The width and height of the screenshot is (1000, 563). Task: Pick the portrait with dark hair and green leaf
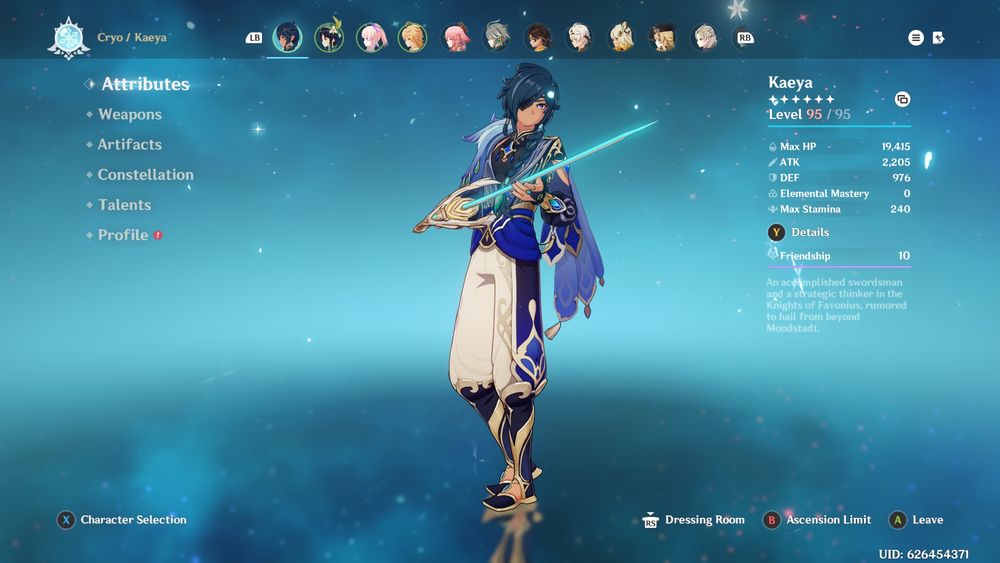(329, 38)
